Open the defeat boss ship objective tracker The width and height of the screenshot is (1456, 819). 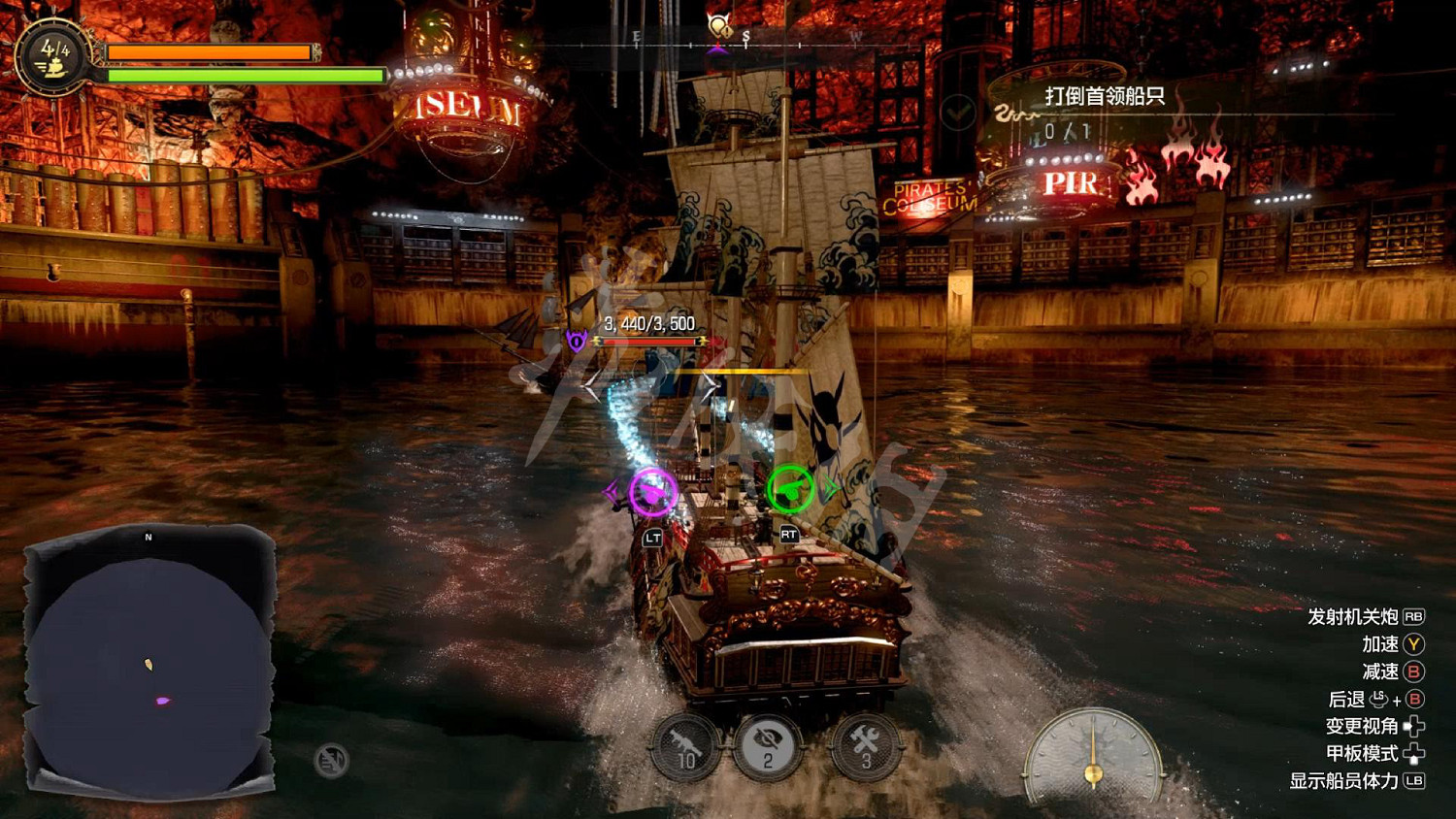coord(1104,97)
